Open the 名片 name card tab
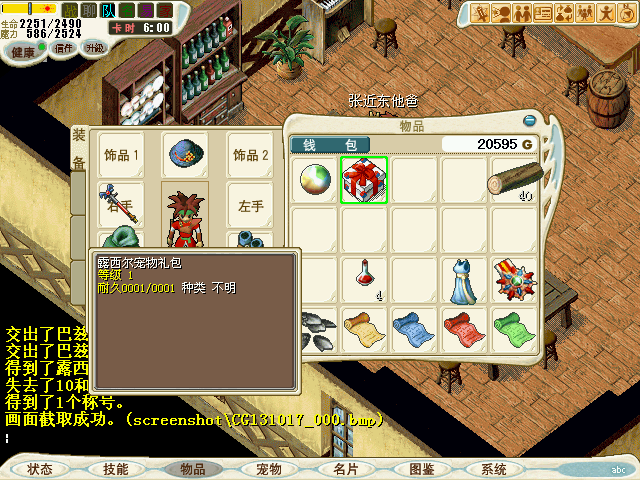Image resolution: width=640 pixels, height=480 pixels. [345, 468]
